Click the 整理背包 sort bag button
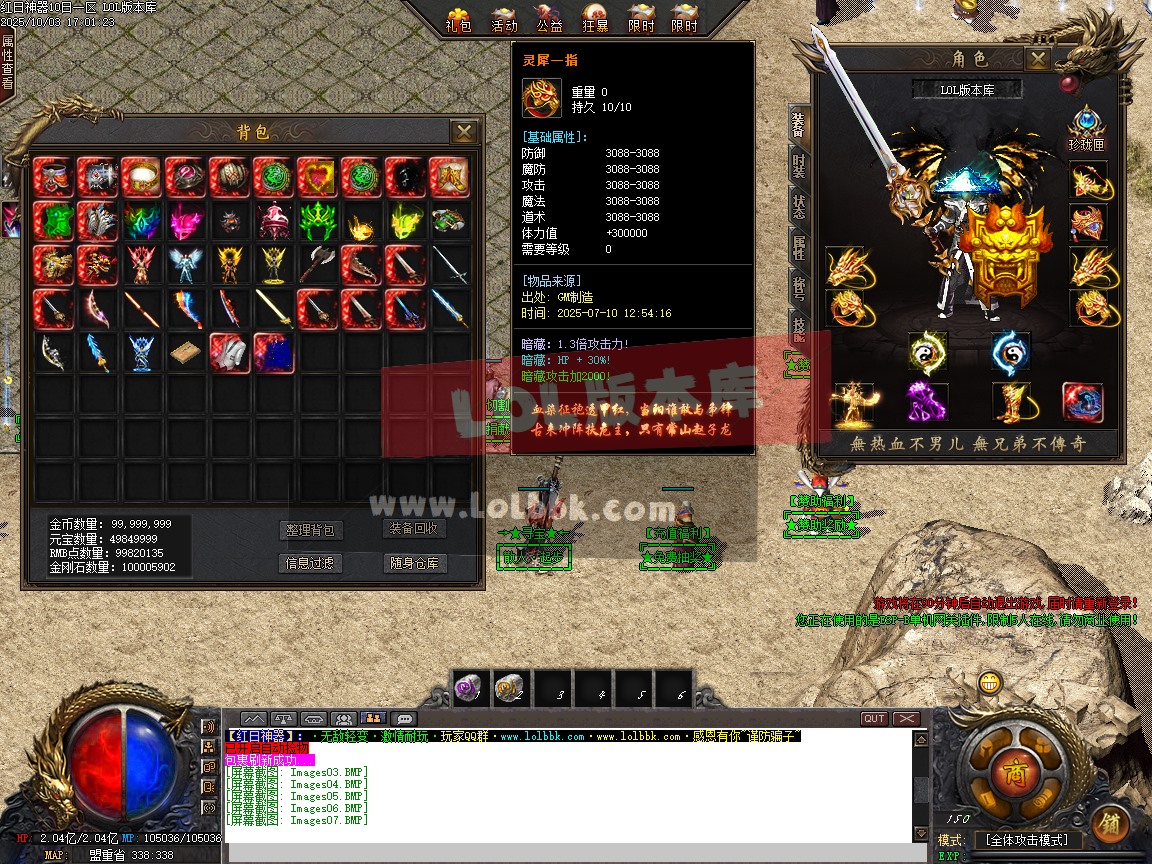 pyautogui.click(x=310, y=530)
